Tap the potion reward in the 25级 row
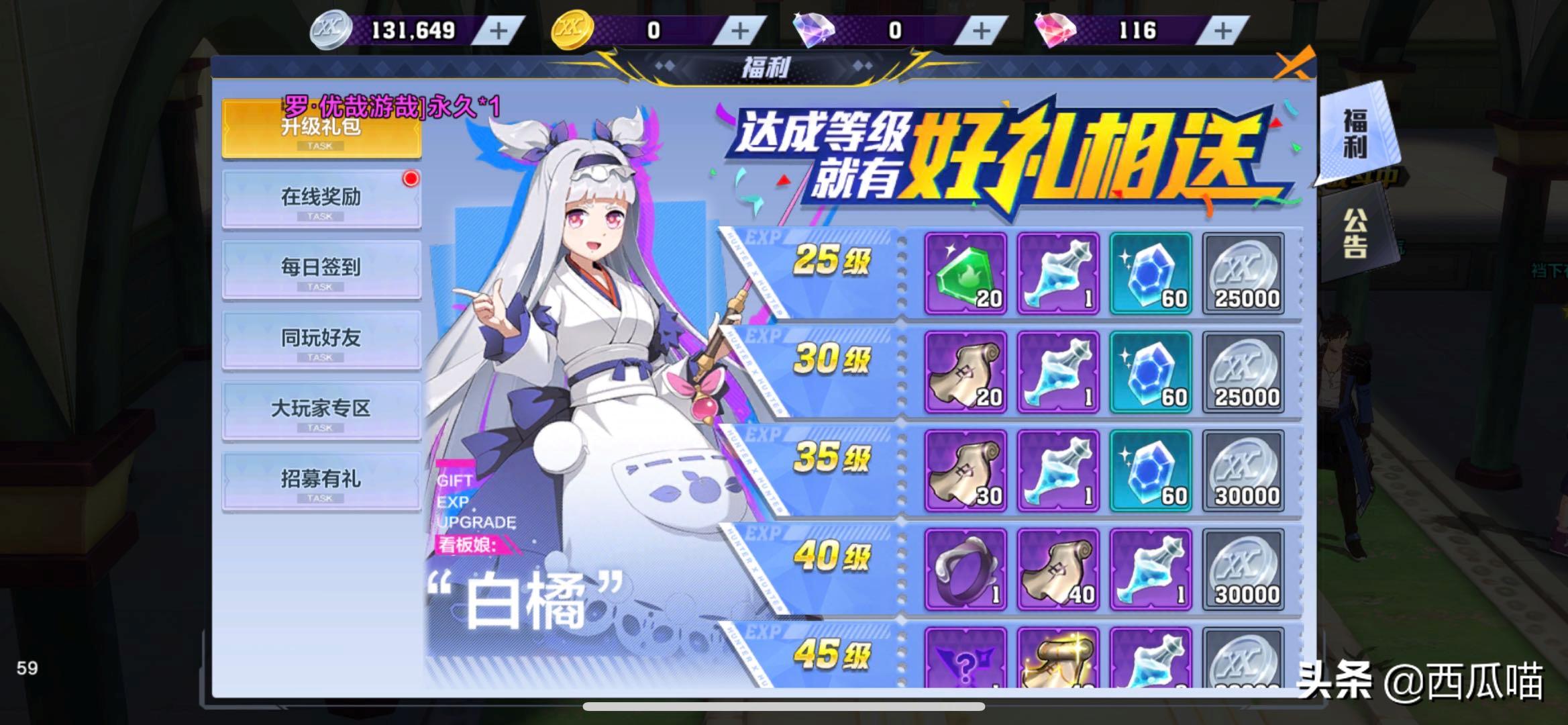The width and height of the screenshot is (1568, 725). tap(1058, 275)
